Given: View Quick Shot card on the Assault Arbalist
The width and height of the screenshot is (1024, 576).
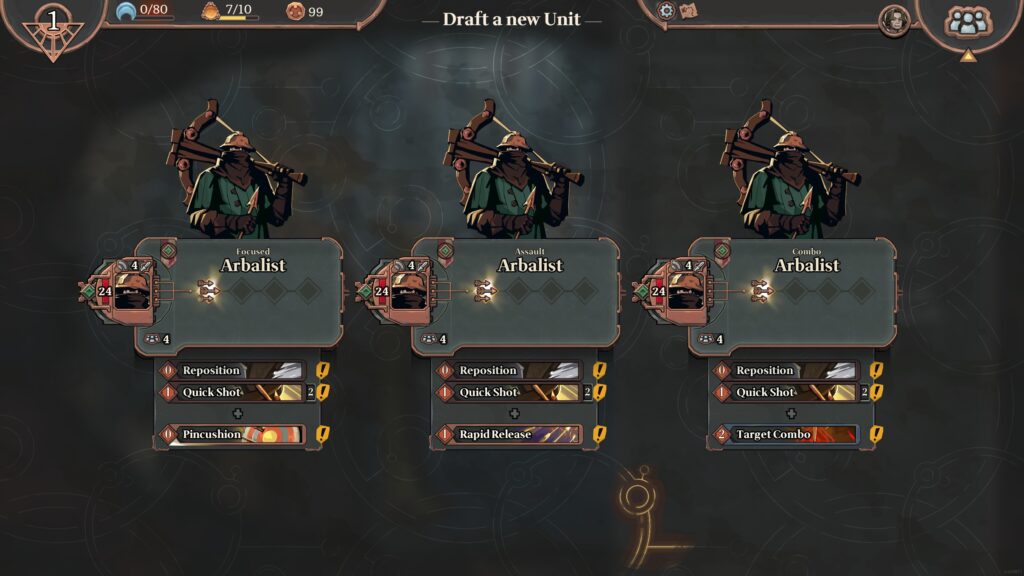Looking at the screenshot, I should [509, 393].
